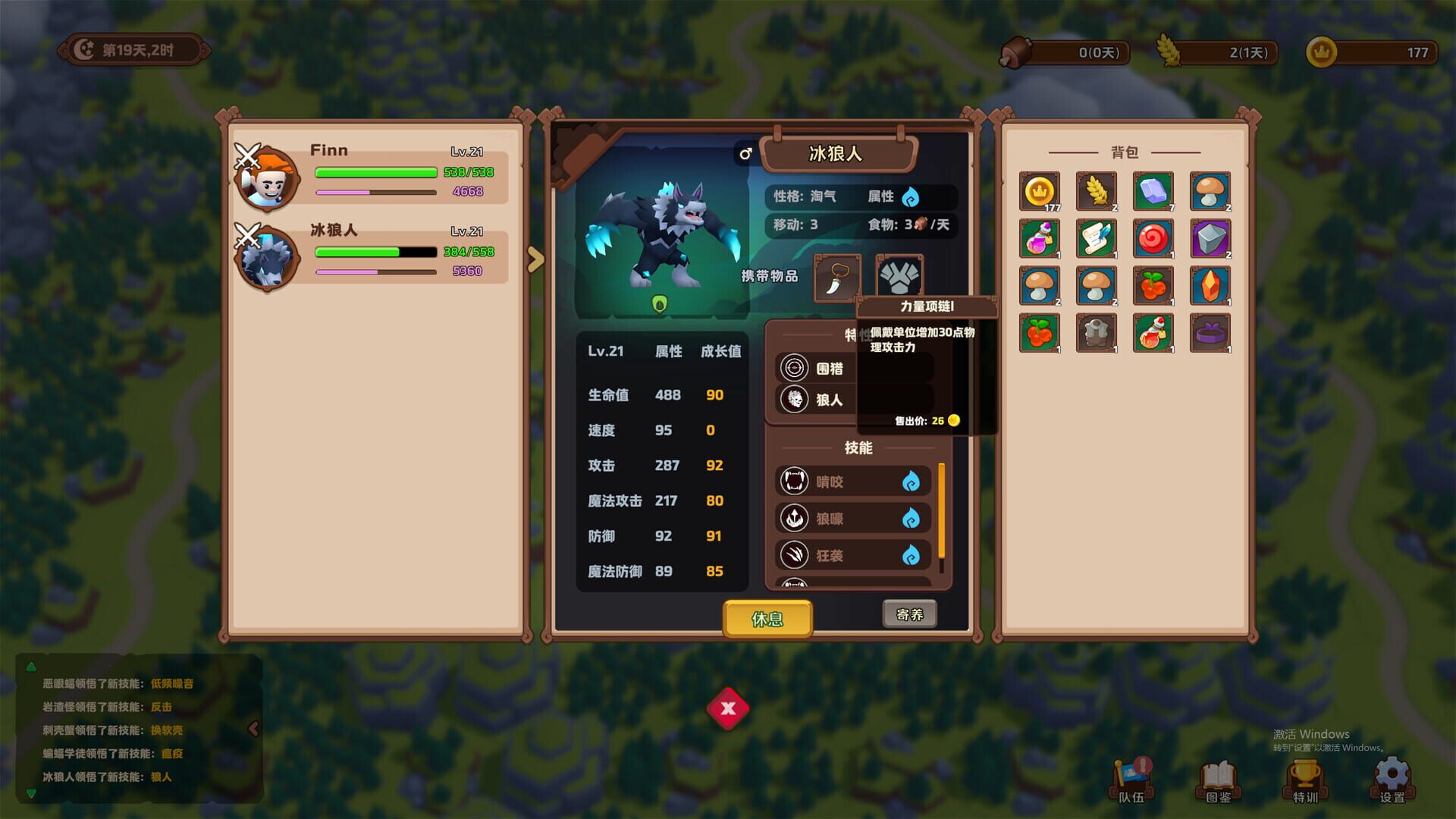1456x819 pixels.
Task: Click the green up arrow above the log
Action: pyautogui.click(x=31, y=669)
